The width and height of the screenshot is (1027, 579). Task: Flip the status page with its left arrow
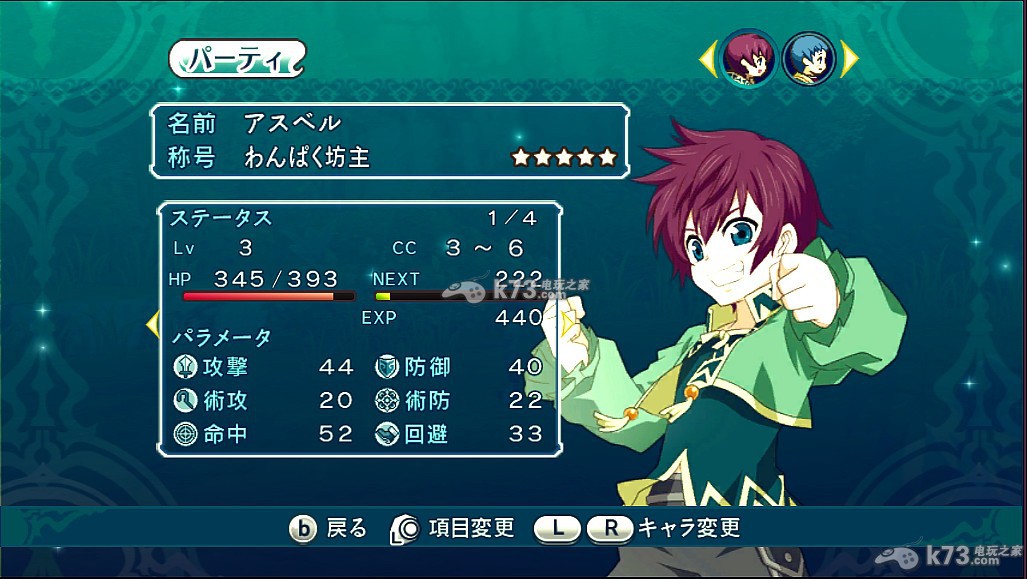pyautogui.click(x=153, y=323)
